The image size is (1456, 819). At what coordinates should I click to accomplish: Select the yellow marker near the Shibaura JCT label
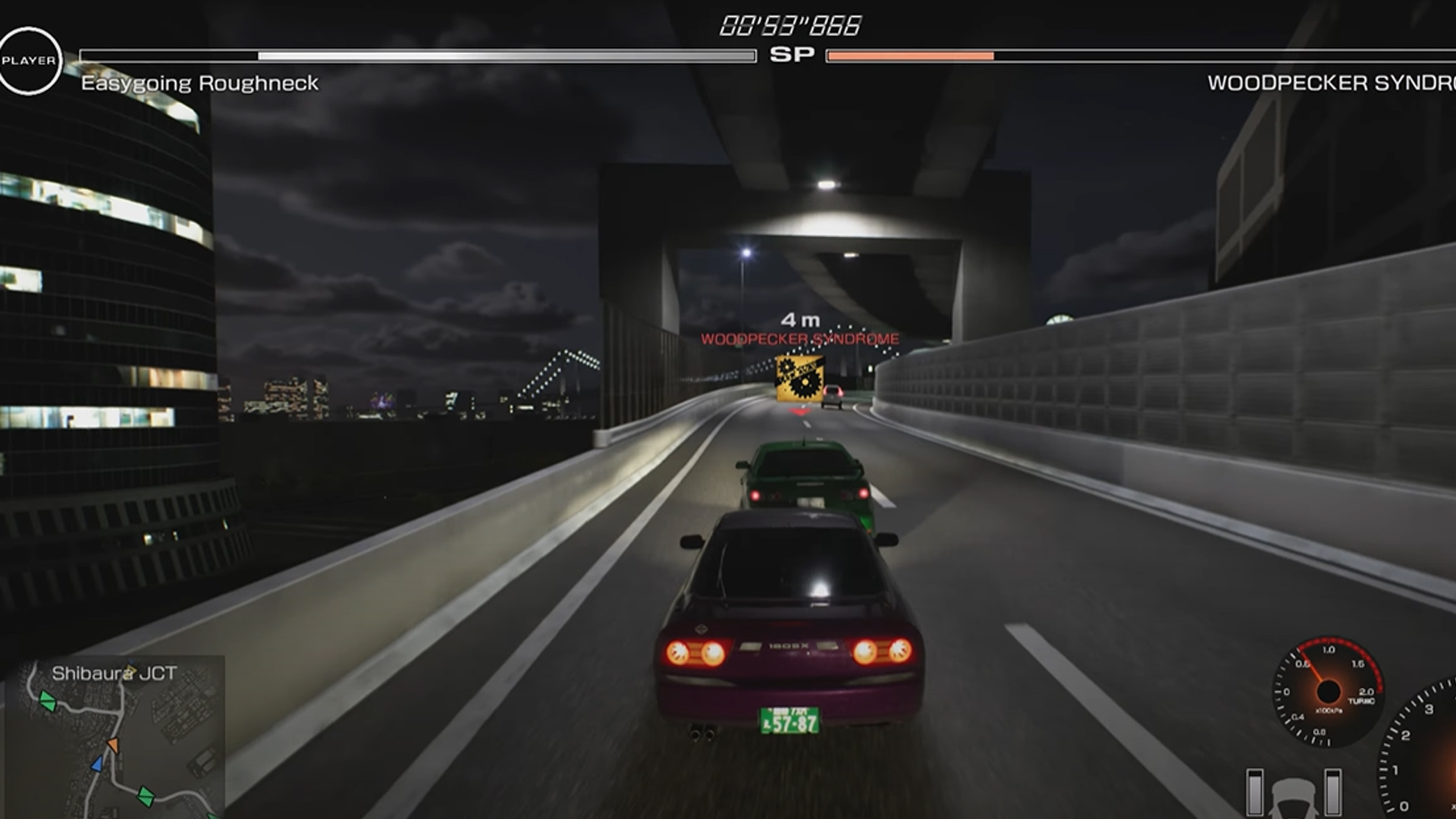pos(130,670)
